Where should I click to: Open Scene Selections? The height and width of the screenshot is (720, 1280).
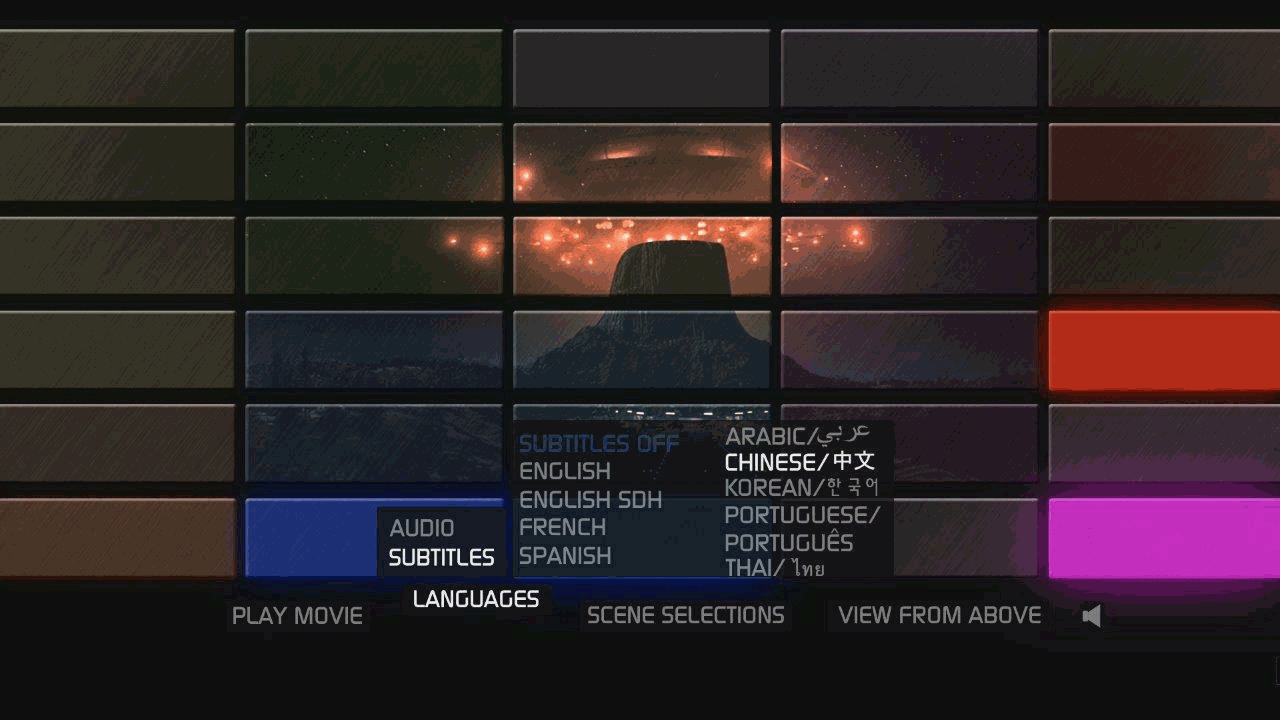(x=685, y=615)
